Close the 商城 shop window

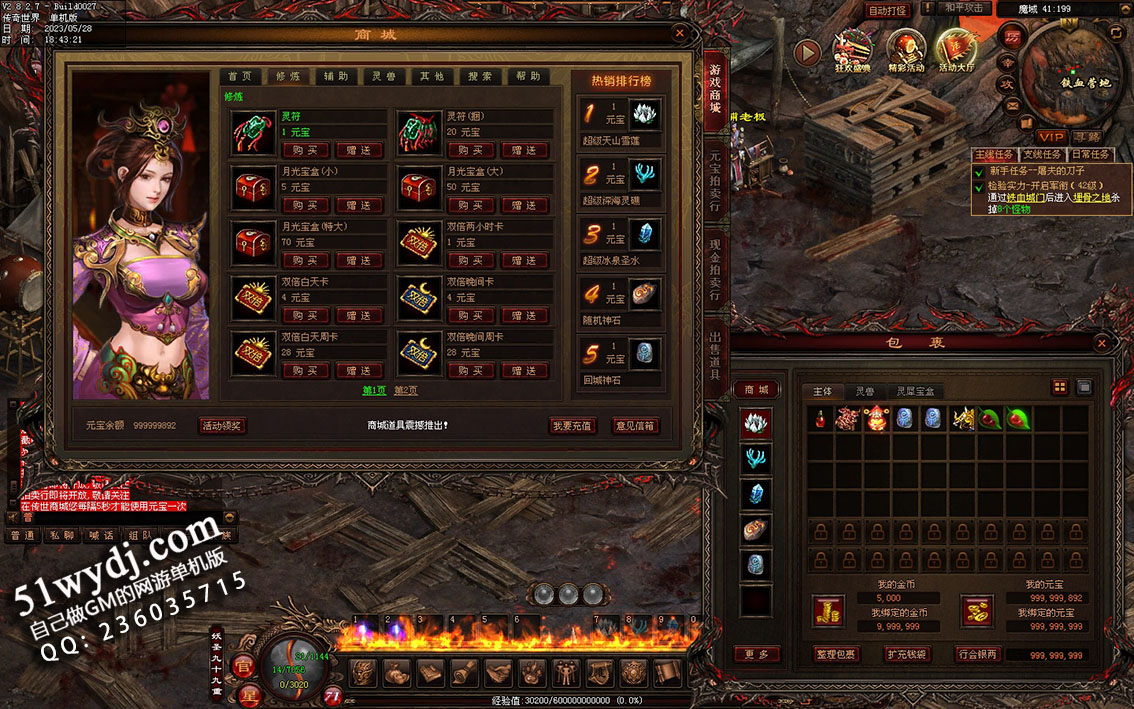tap(680, 33)
